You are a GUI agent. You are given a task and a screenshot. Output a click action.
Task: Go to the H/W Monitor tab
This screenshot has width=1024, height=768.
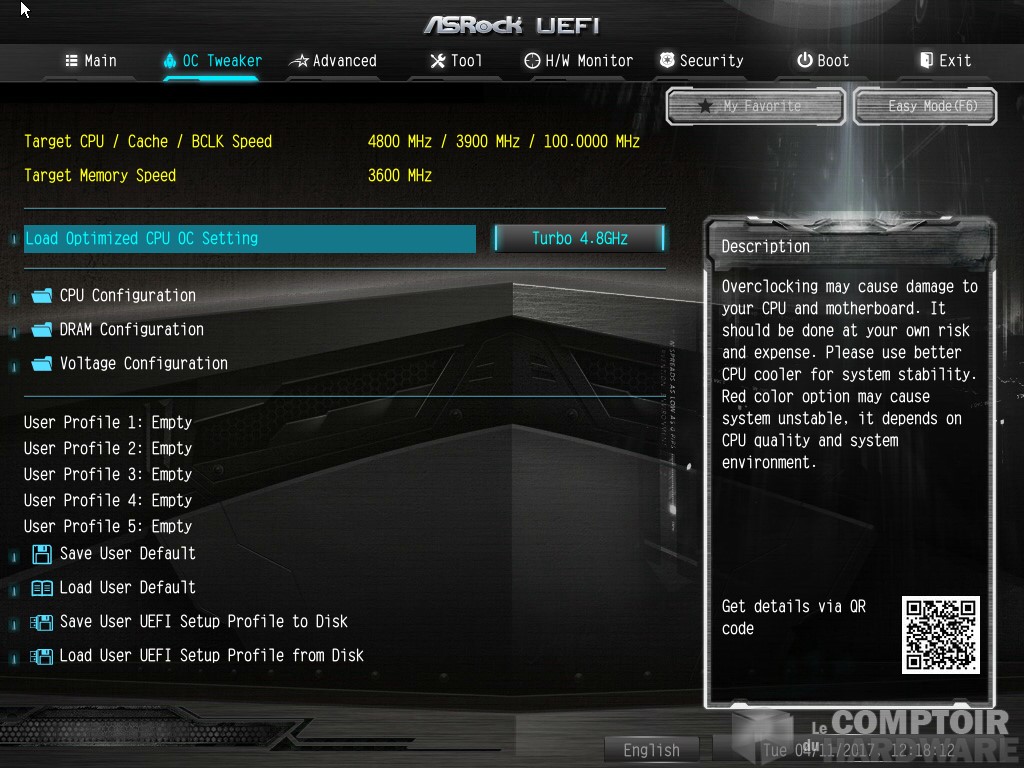(x=579, y=61)
